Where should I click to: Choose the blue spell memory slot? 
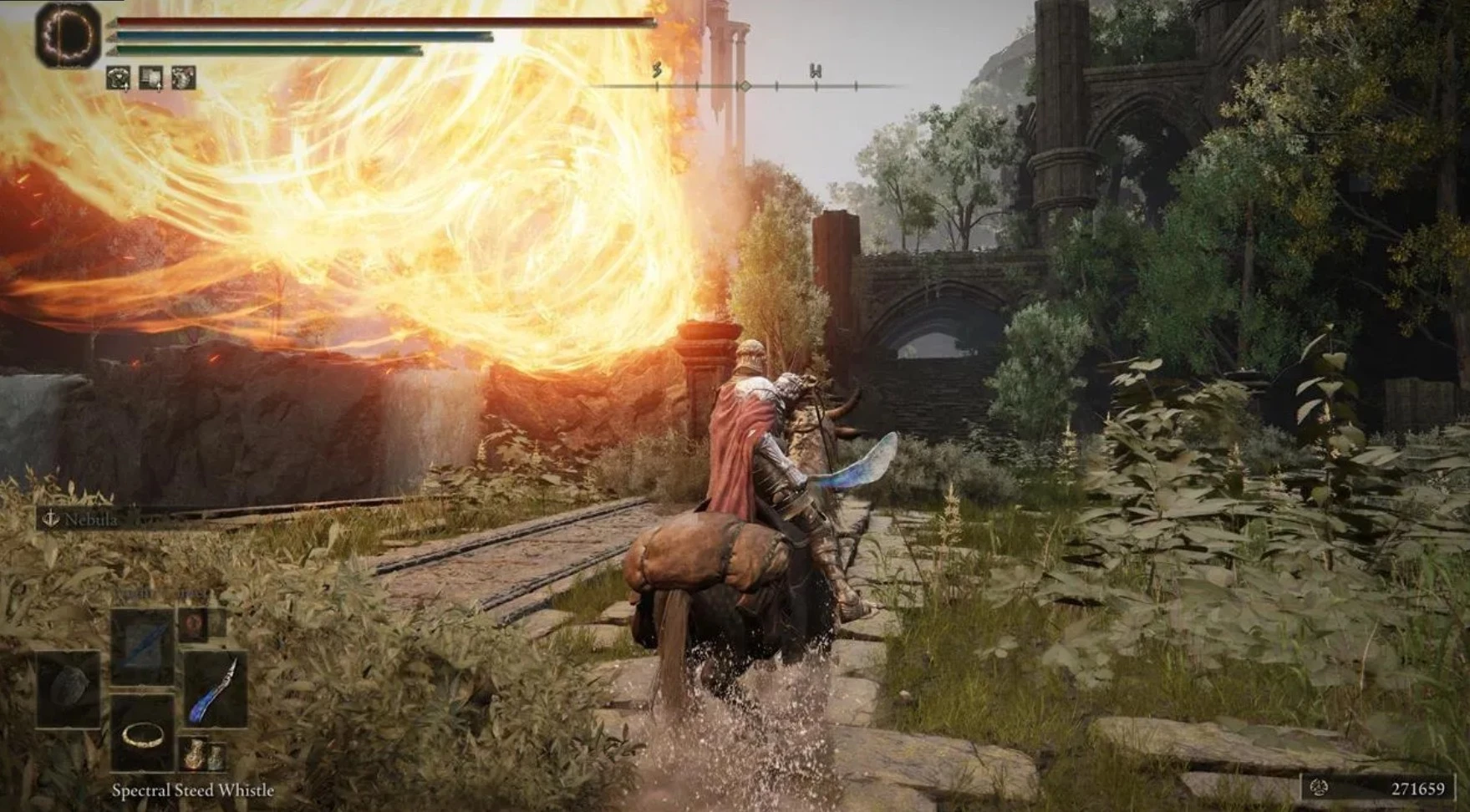[x=143, y=645]
